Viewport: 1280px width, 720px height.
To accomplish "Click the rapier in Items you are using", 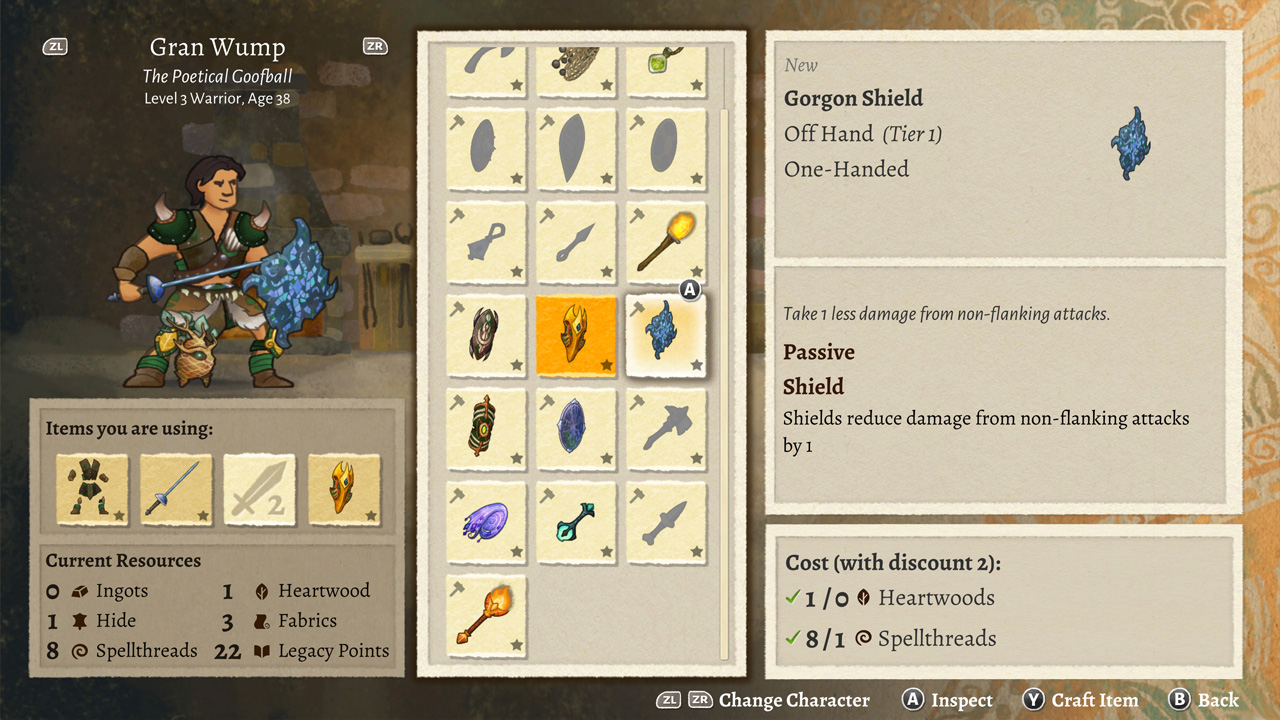I will [x=175, y=490].
